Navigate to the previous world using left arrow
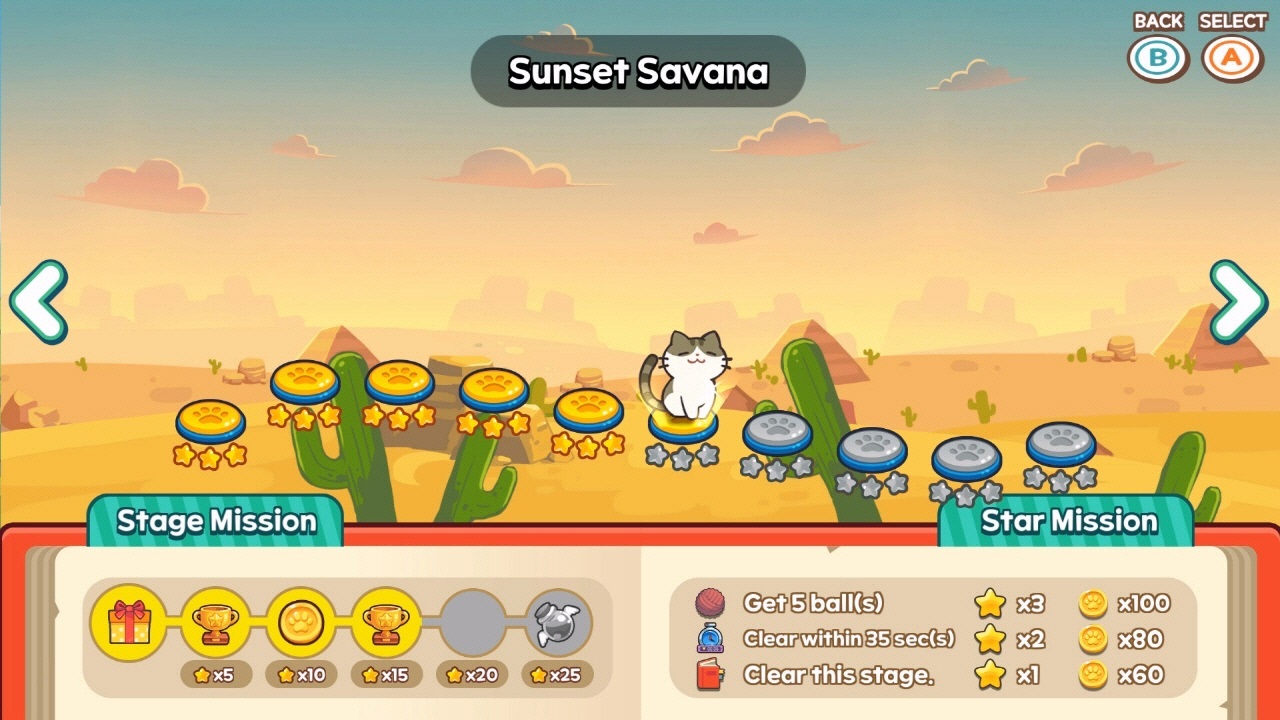Image resolution: width=1280 pixels, height=720 pixels. (40, 300)
